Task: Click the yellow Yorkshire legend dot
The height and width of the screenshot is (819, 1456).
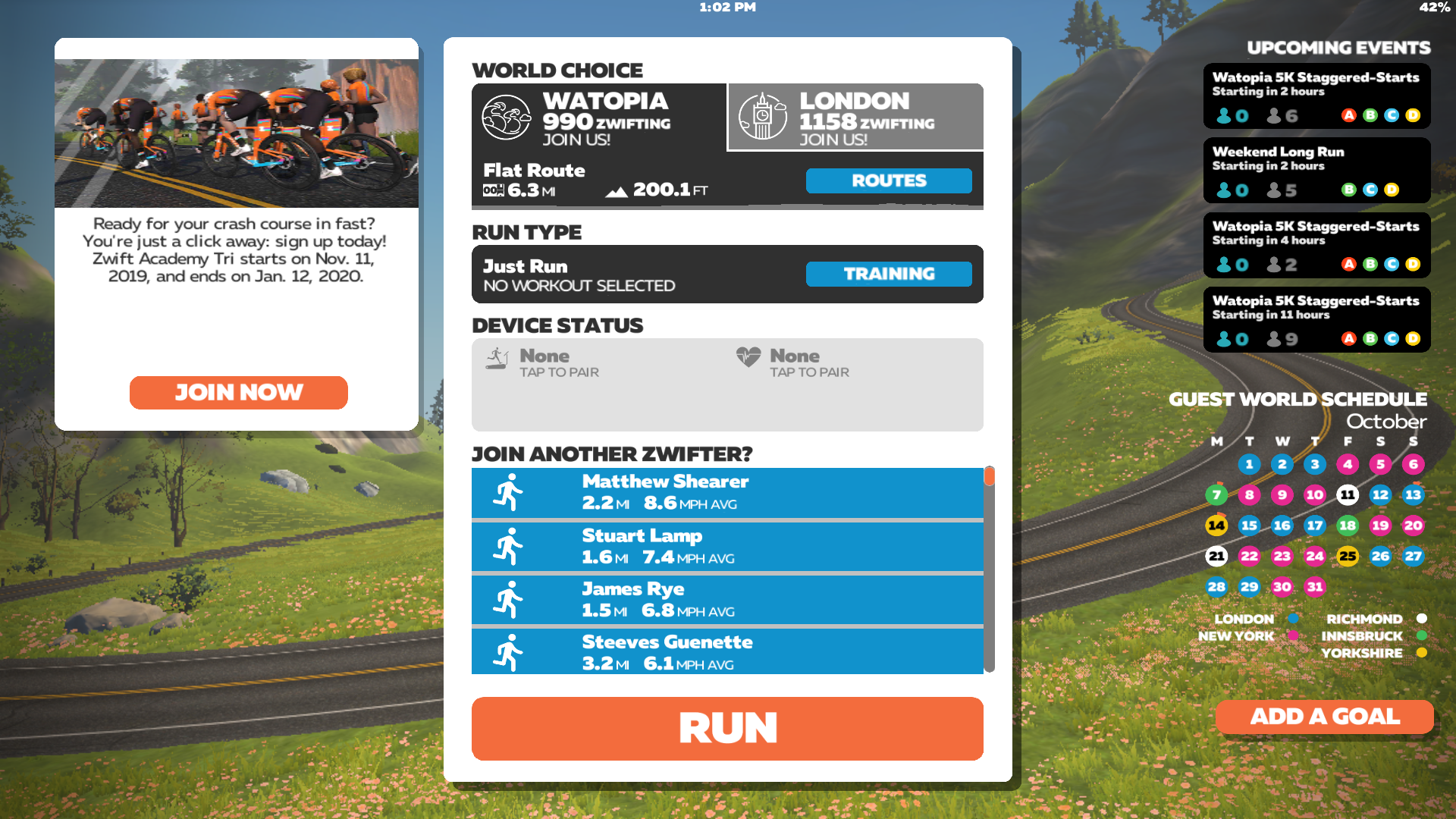Action: (1423, 651)
